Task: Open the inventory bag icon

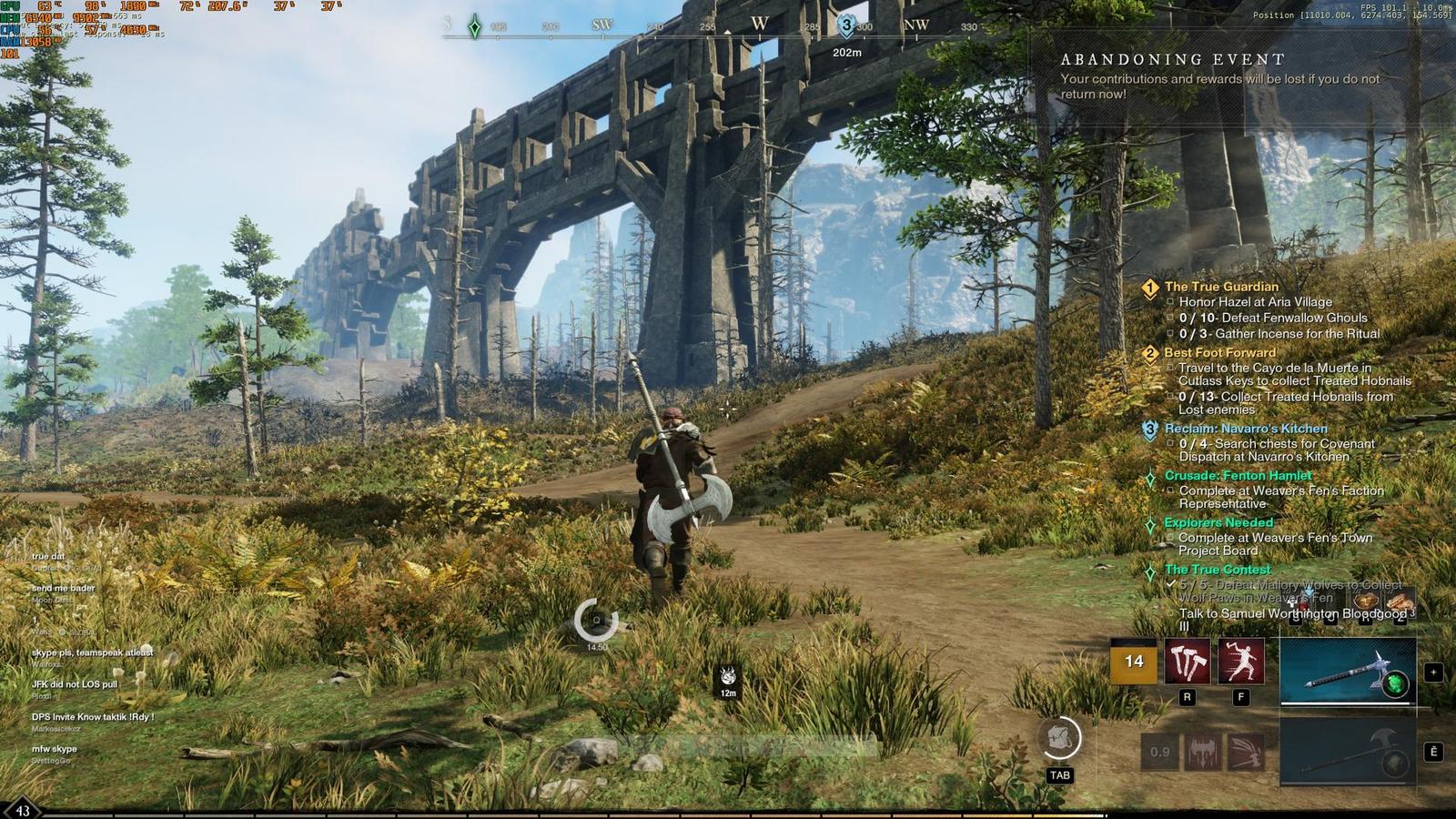Action: pyautogui.click(x=1059, y=738)
